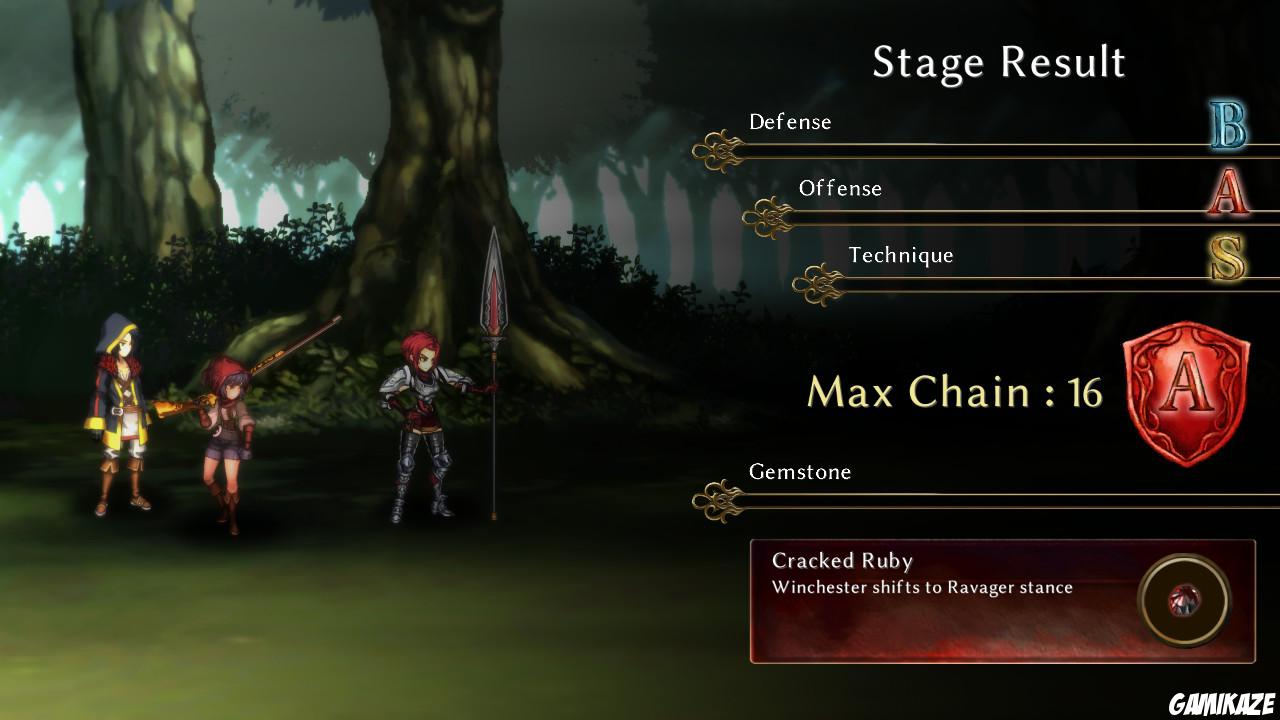Click the Cracked Ruby gemstone icon
1280x720 pixels.
(x=1183, y=601)
